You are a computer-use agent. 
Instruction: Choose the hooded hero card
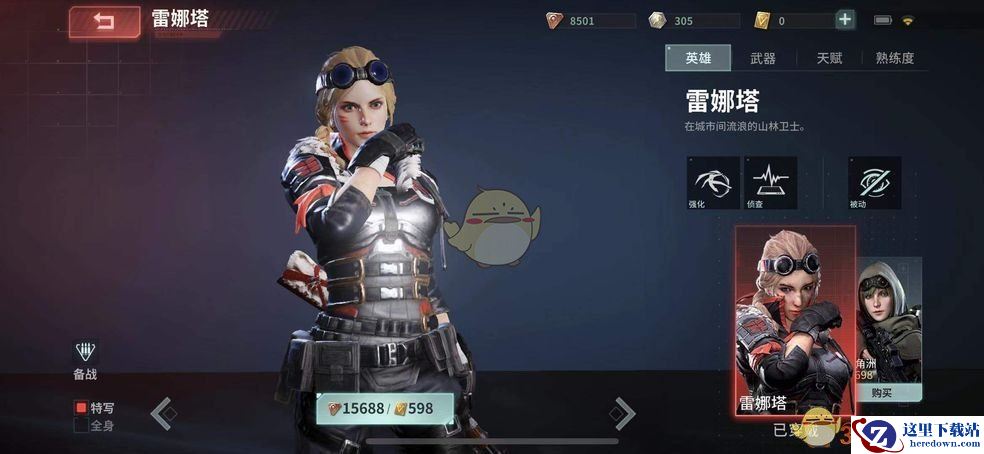tap(889, 320)
